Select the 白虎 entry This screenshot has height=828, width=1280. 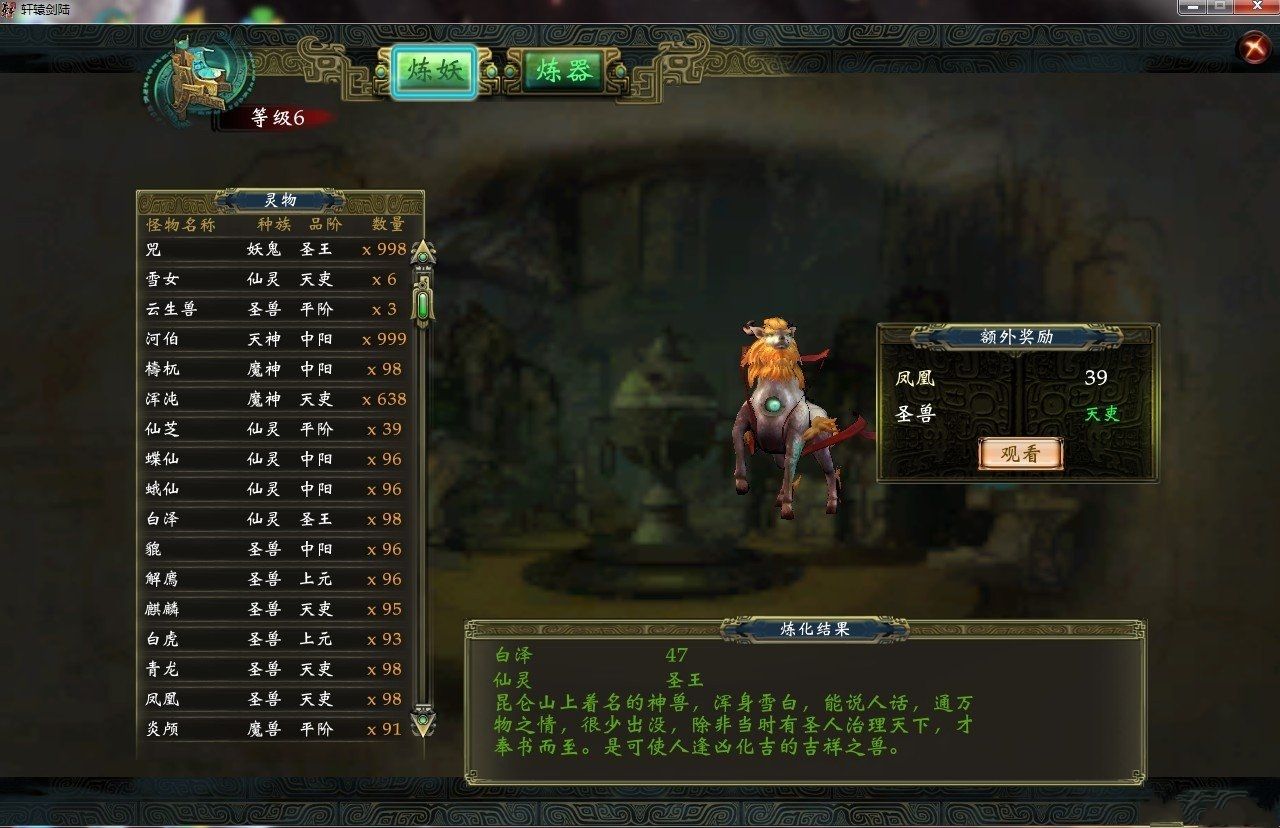point(275,639)
